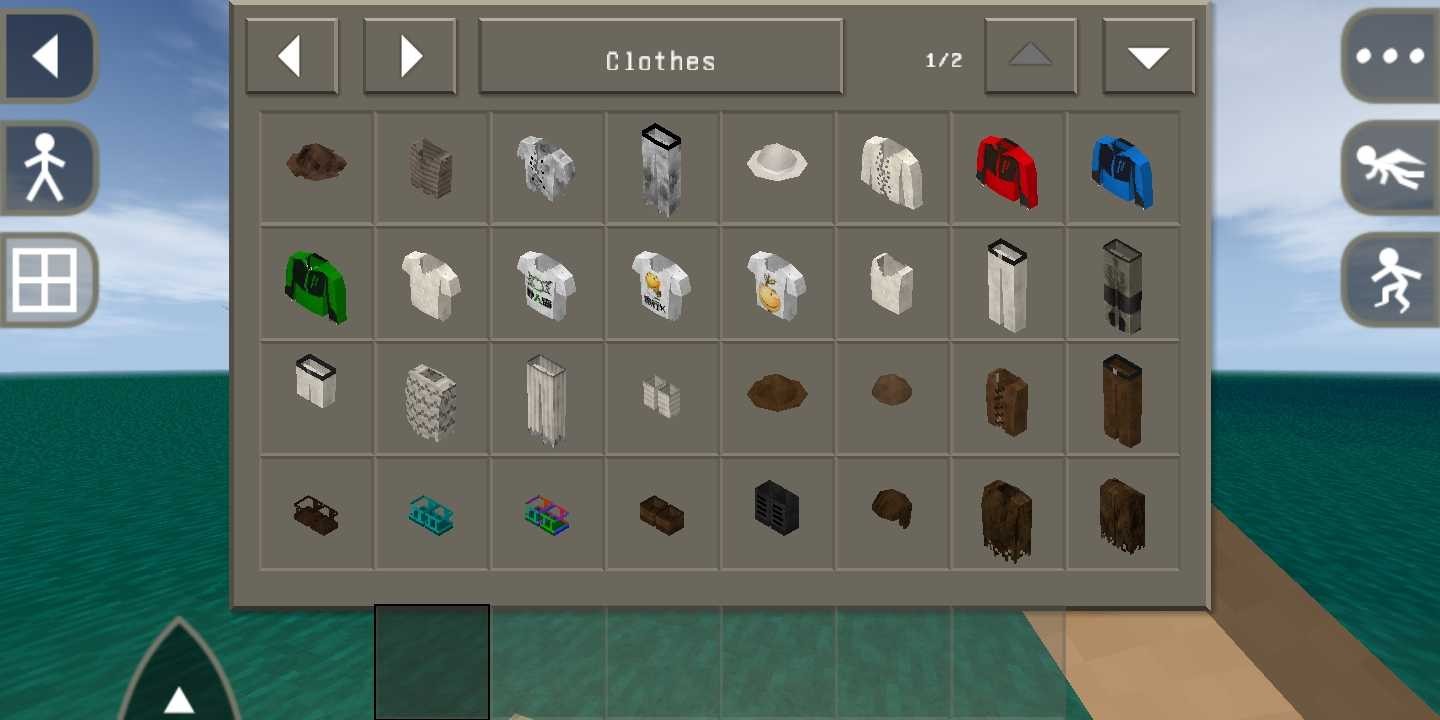The image size is (1440, 720).
Task: Toggle the crouching figure sneak button
Action: pyautogui.click(x=1390, y=280)
